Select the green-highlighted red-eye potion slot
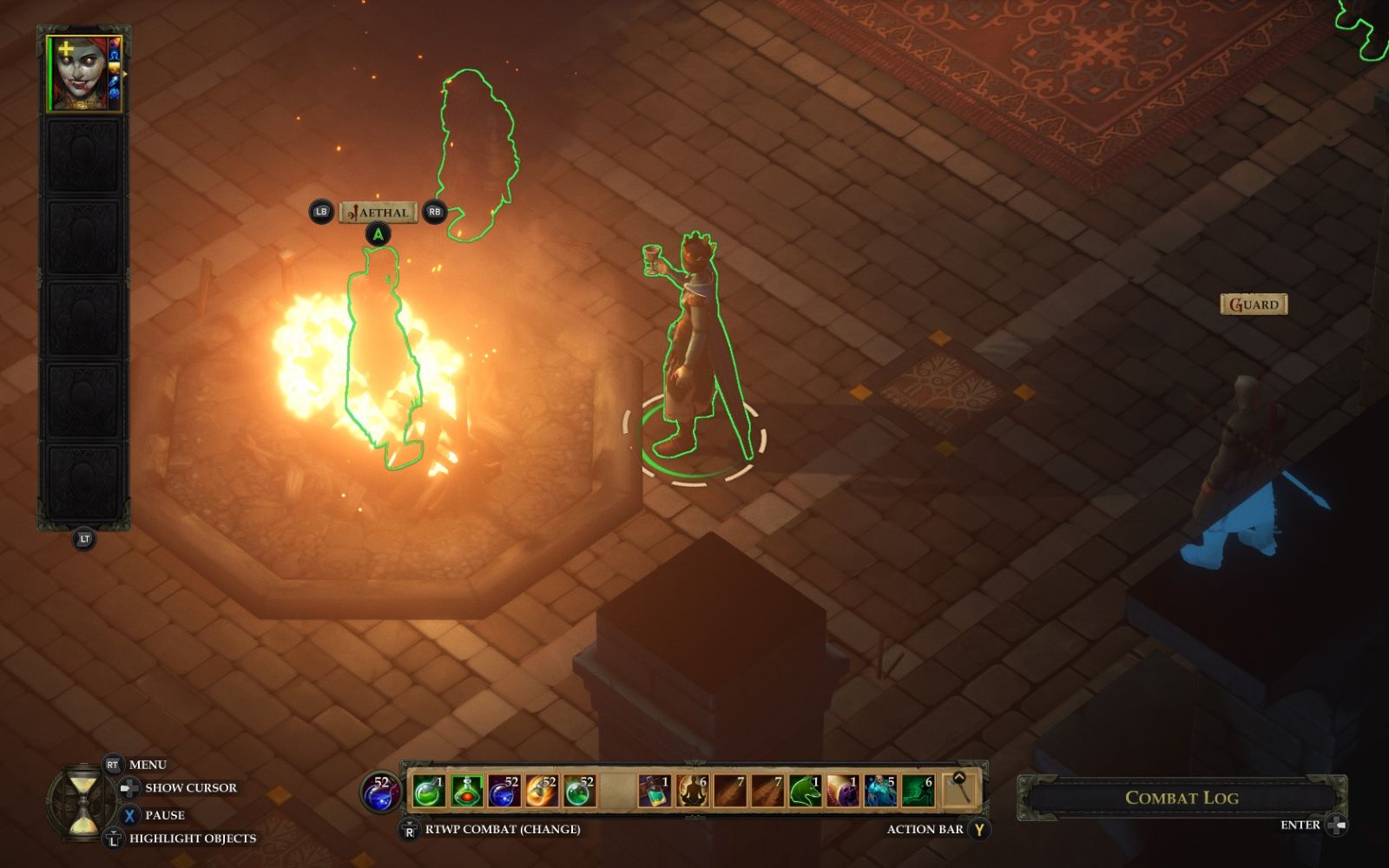 pyautogui.click(x=466, y=791)
